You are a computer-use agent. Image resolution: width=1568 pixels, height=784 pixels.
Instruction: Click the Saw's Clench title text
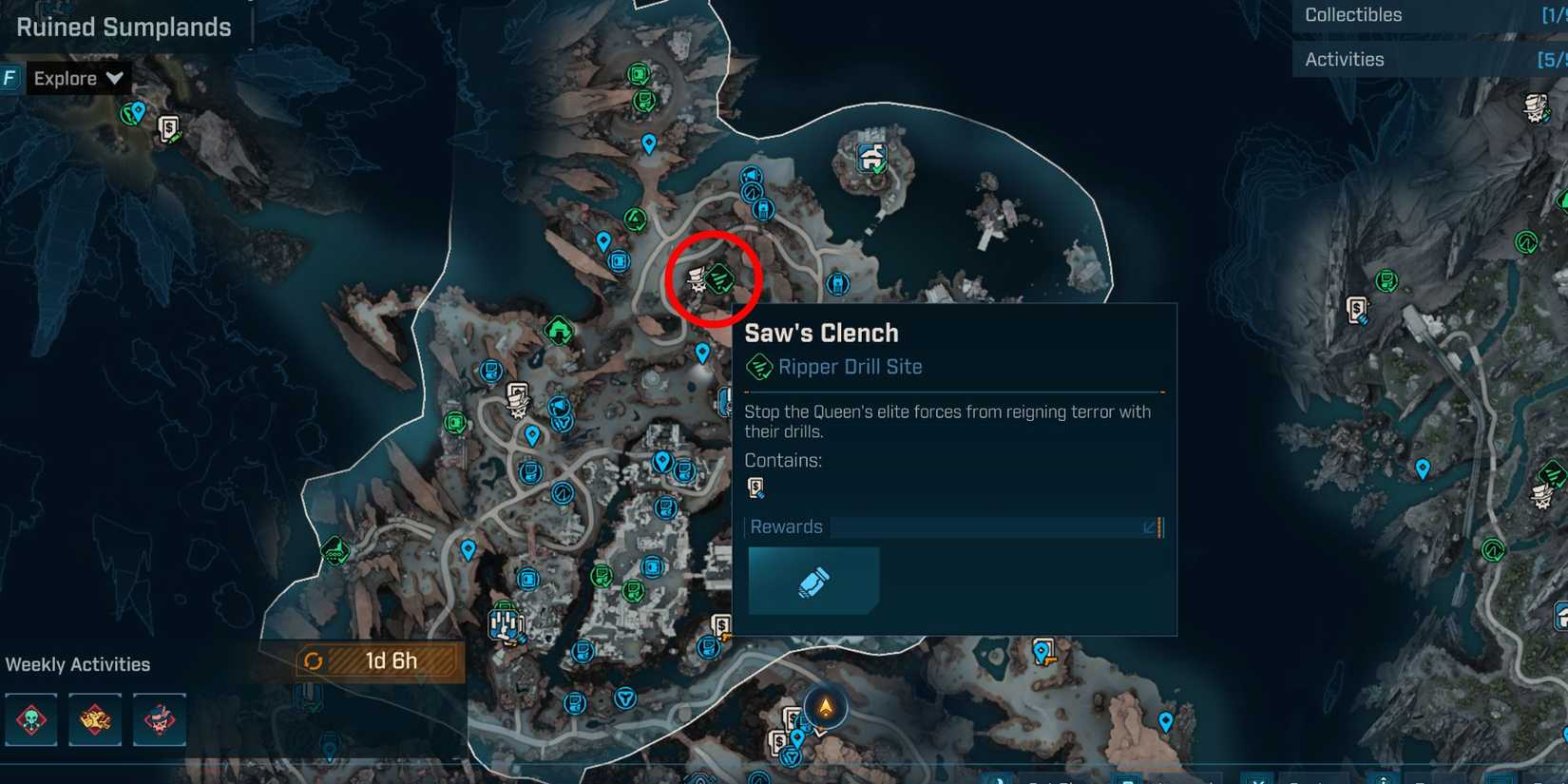point(823,333)
